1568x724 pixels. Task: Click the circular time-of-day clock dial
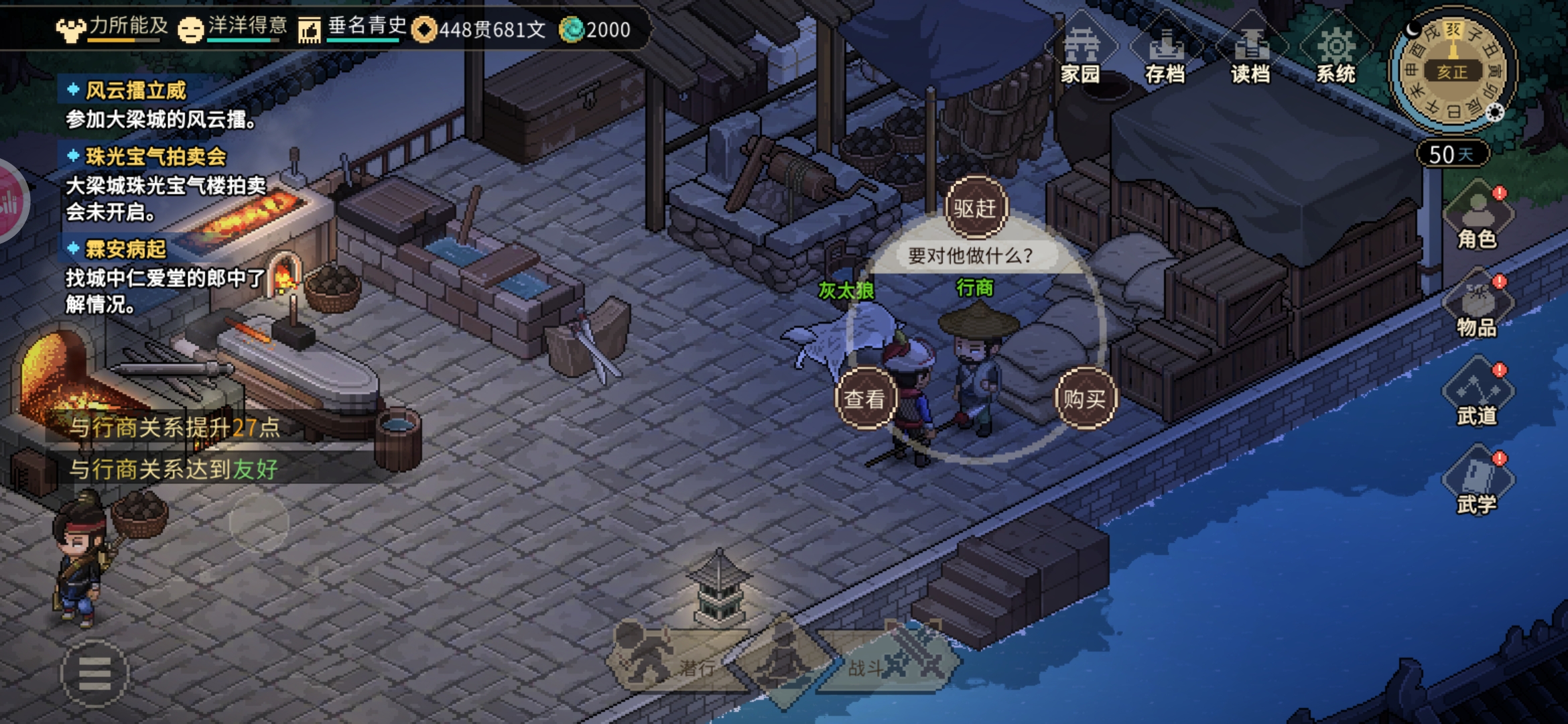(1452, 72)
